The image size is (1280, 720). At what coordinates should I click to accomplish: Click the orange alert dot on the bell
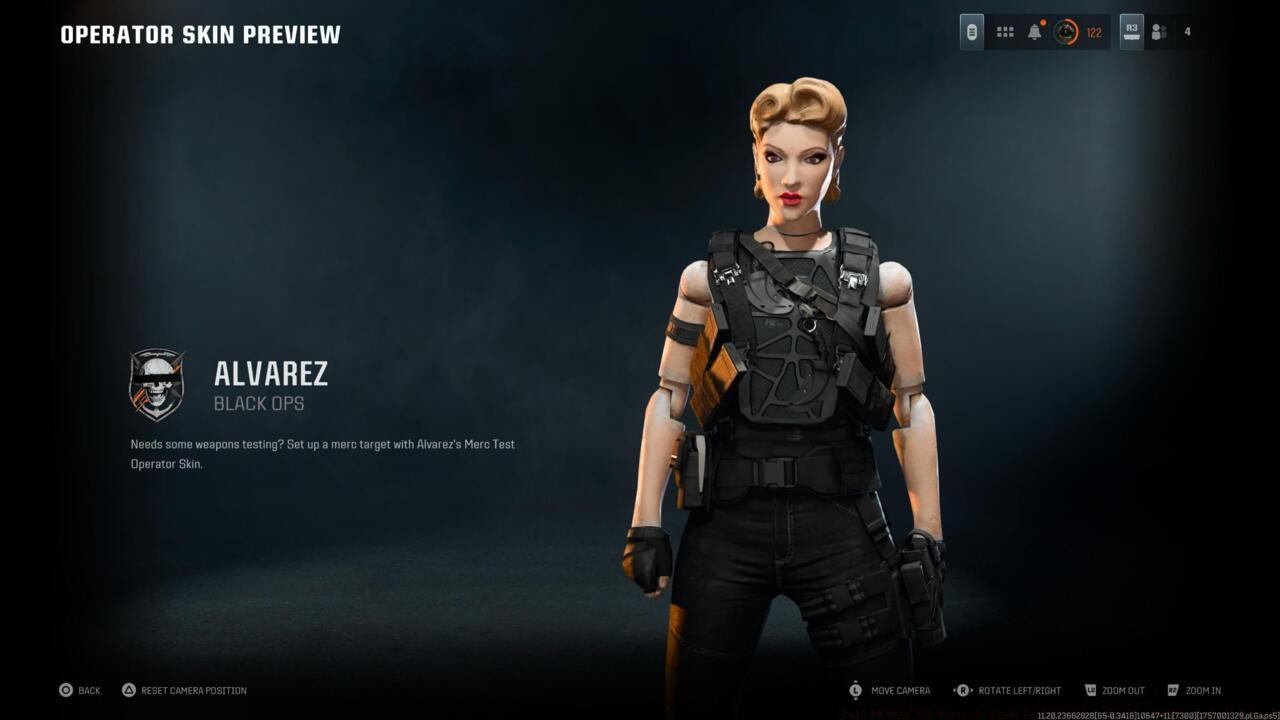point(1041,22)
